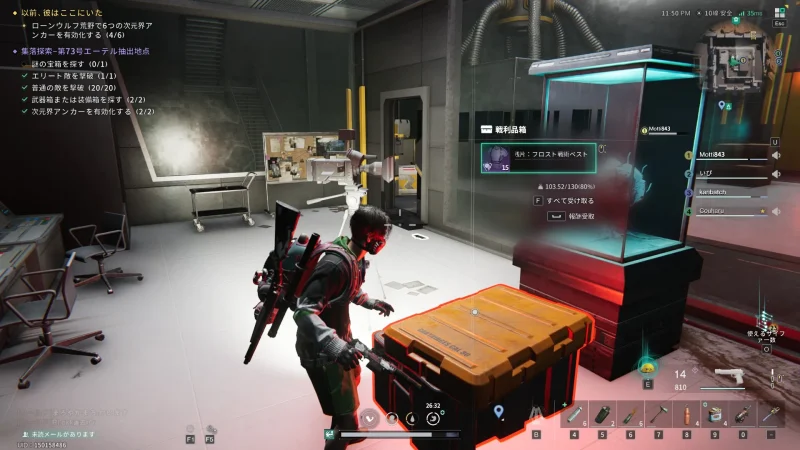Select the Frost Tactical Vest loot item
The image size is (800, 450).
pyautogui.click(x=542, y=158)
